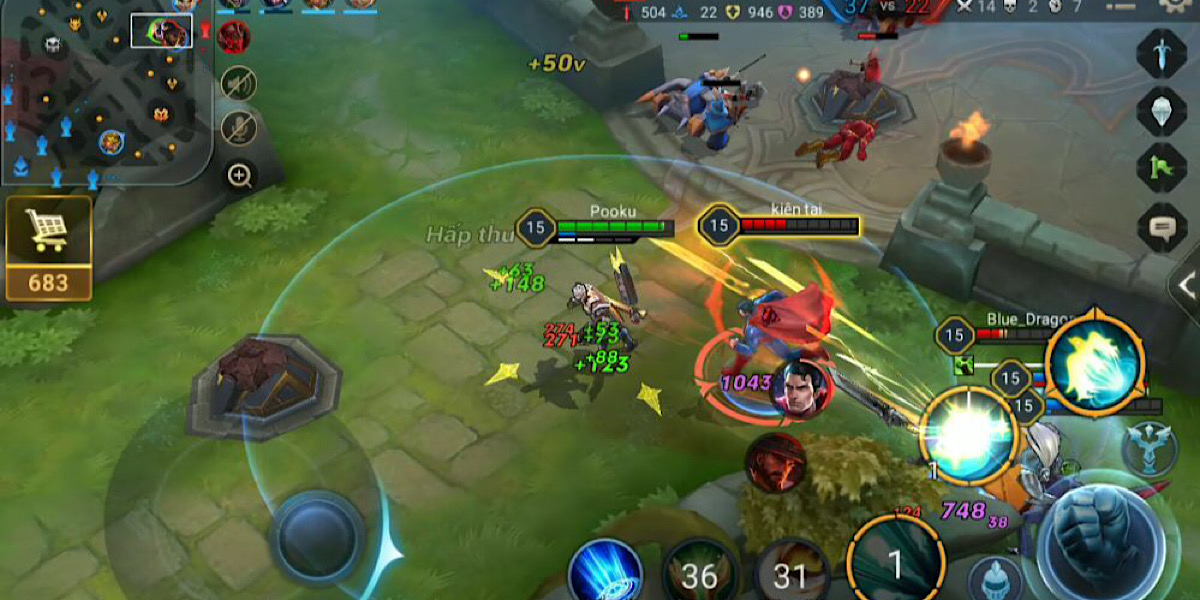Select the ability with 36 cooldown
Image resolution: width=1200 pixels, height=600 pixels.
[x=700, y=573]
